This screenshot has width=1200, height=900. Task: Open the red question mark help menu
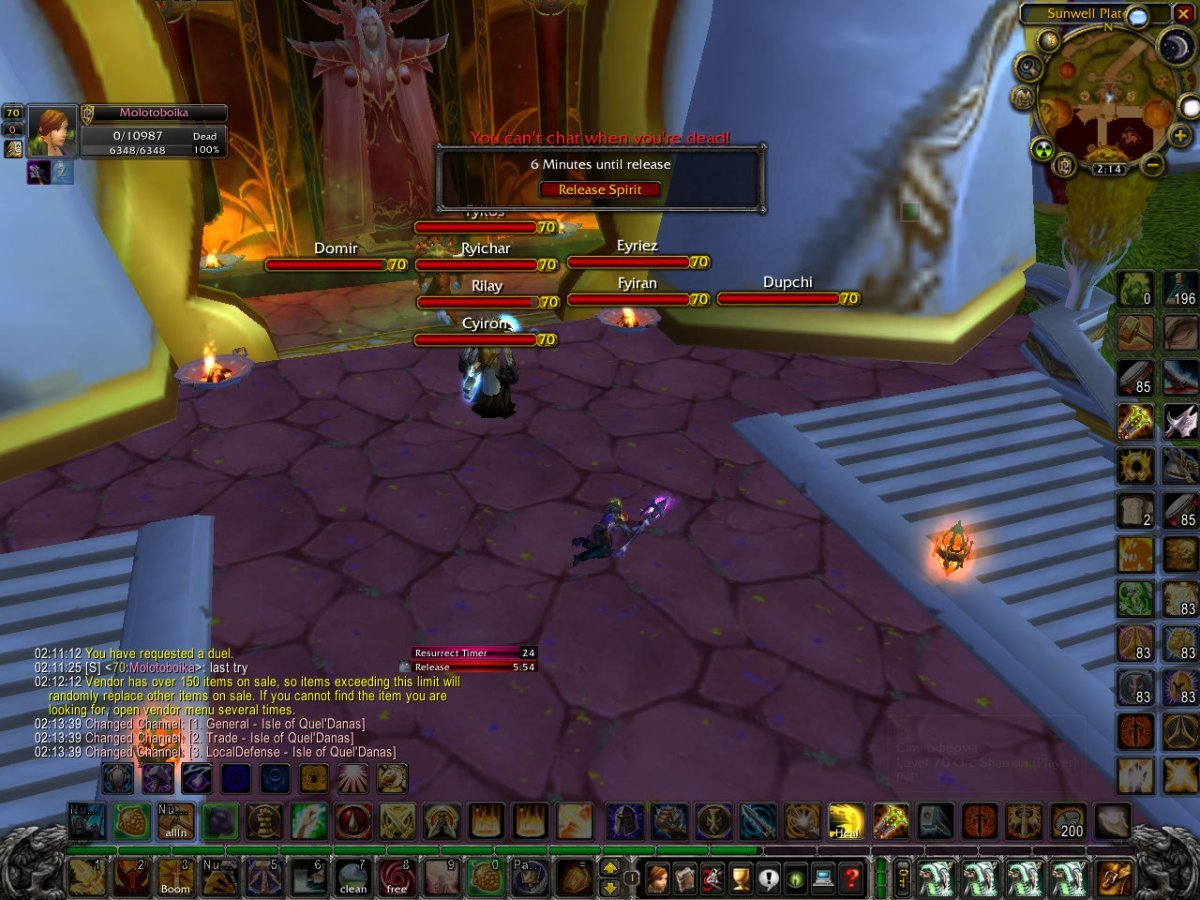(x=851, y=879)
